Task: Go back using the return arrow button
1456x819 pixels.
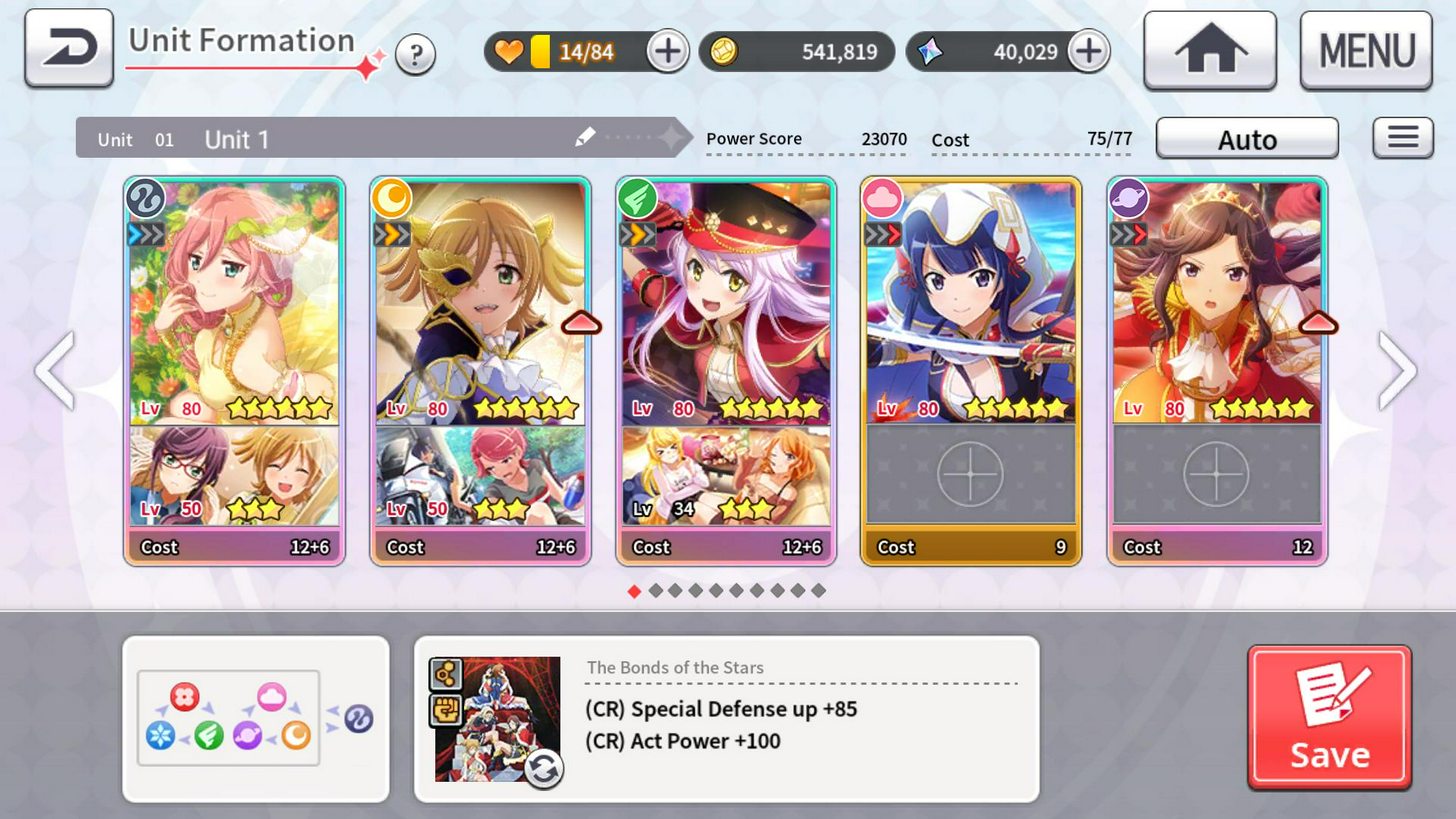Action: tap(69, 48)
